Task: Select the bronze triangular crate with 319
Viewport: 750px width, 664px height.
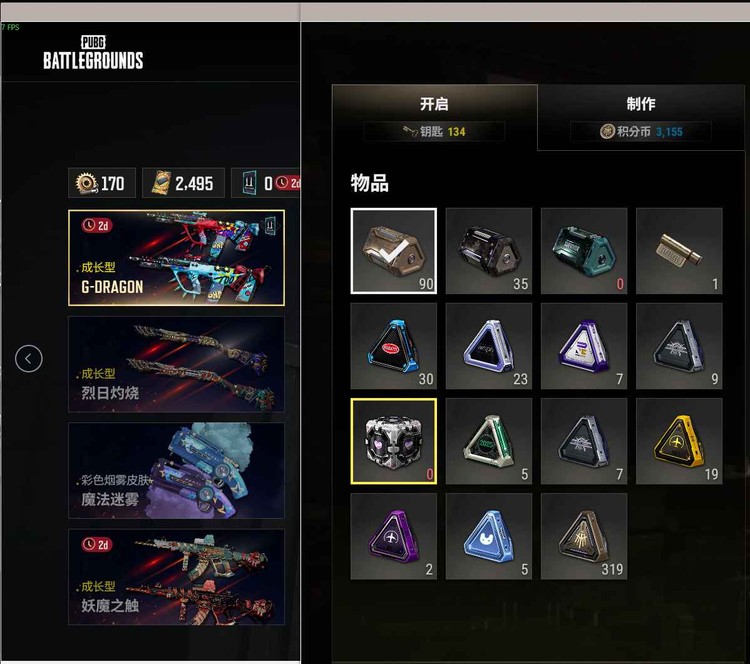Action: 584,536
